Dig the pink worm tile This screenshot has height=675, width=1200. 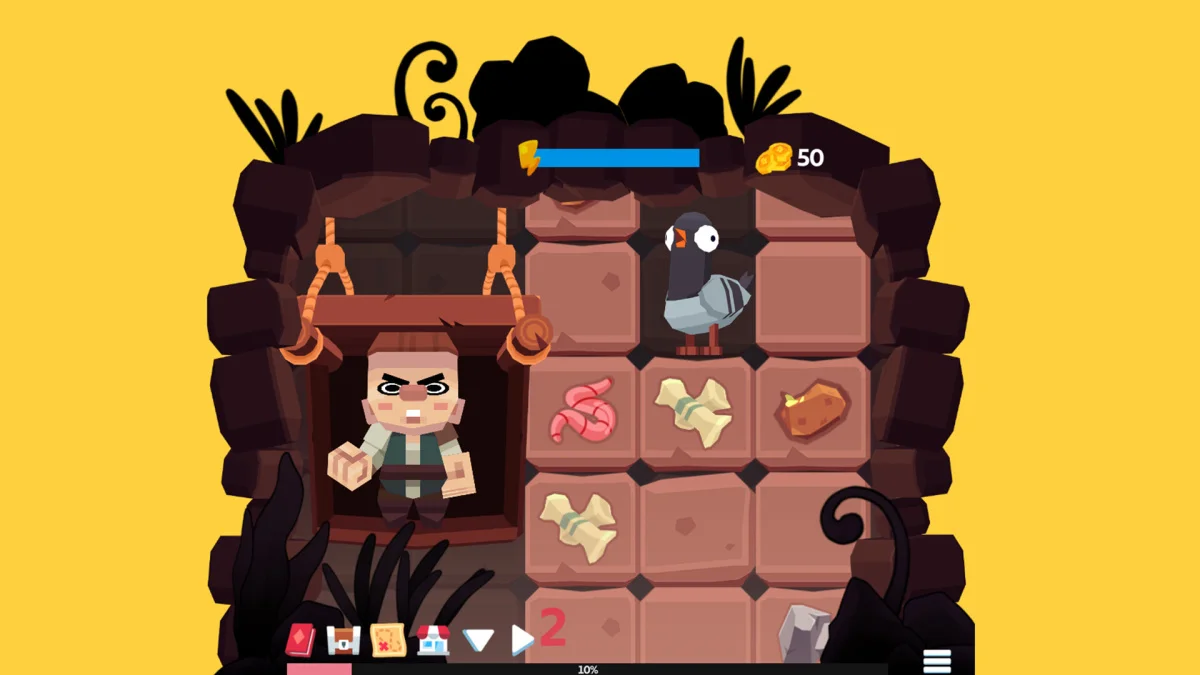pos(583,411)
